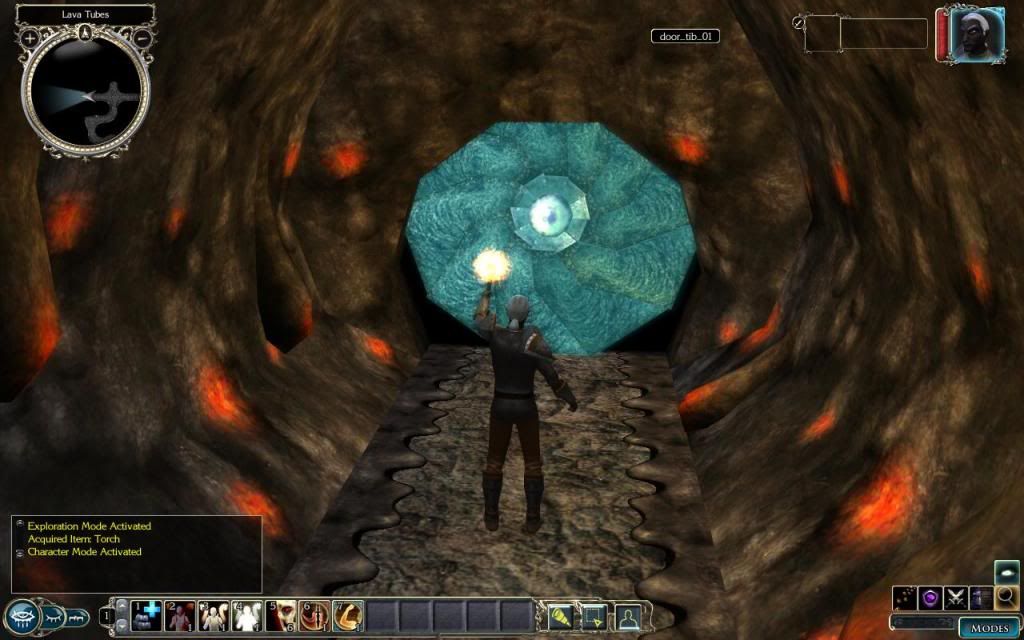Activate the magnifying glass search mode icon
The height and width of the screenshot is (640, 1024).
(x=1007, y=599)
